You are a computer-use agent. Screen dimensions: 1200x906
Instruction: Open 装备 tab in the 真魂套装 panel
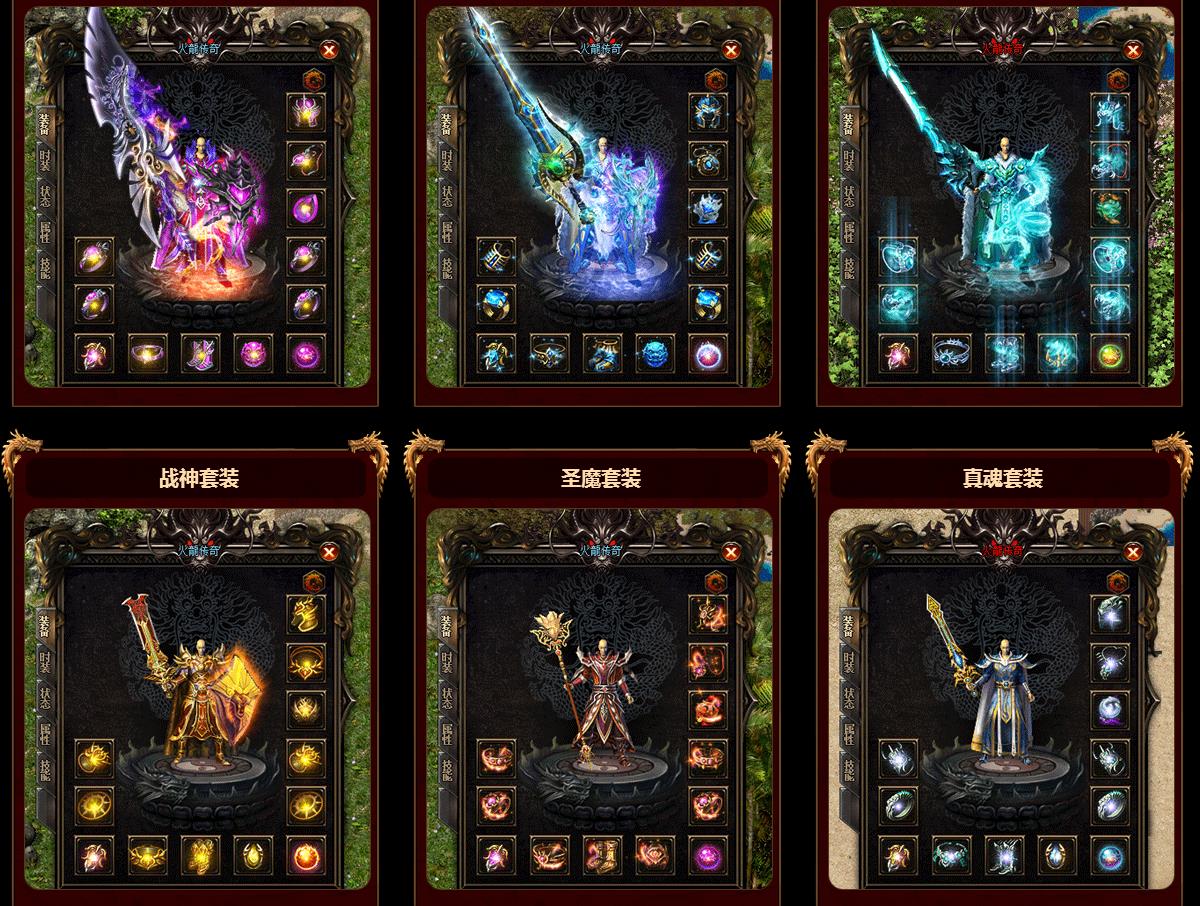(849, 625)
